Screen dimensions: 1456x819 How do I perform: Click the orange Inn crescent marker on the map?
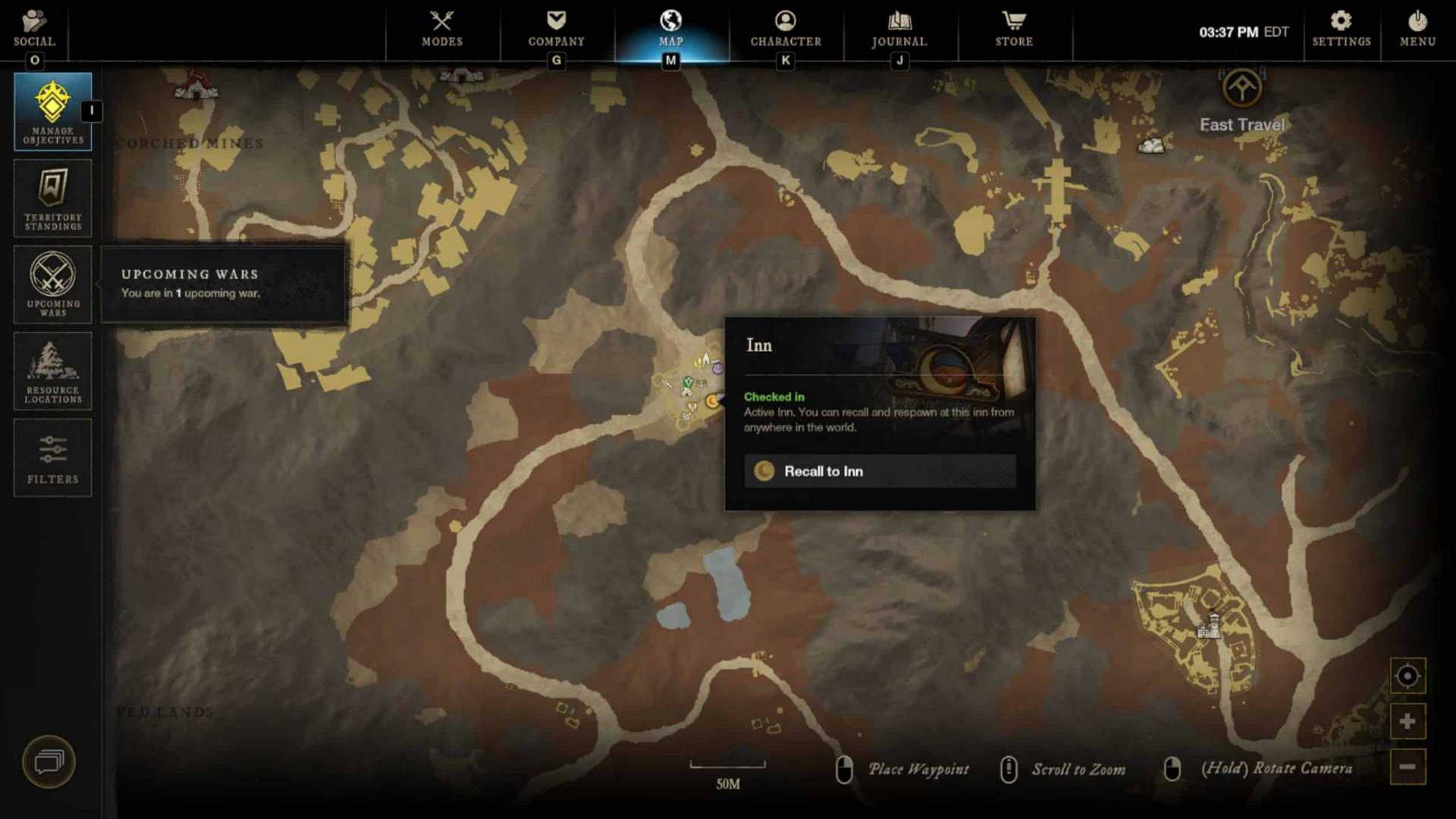point(713,401)
